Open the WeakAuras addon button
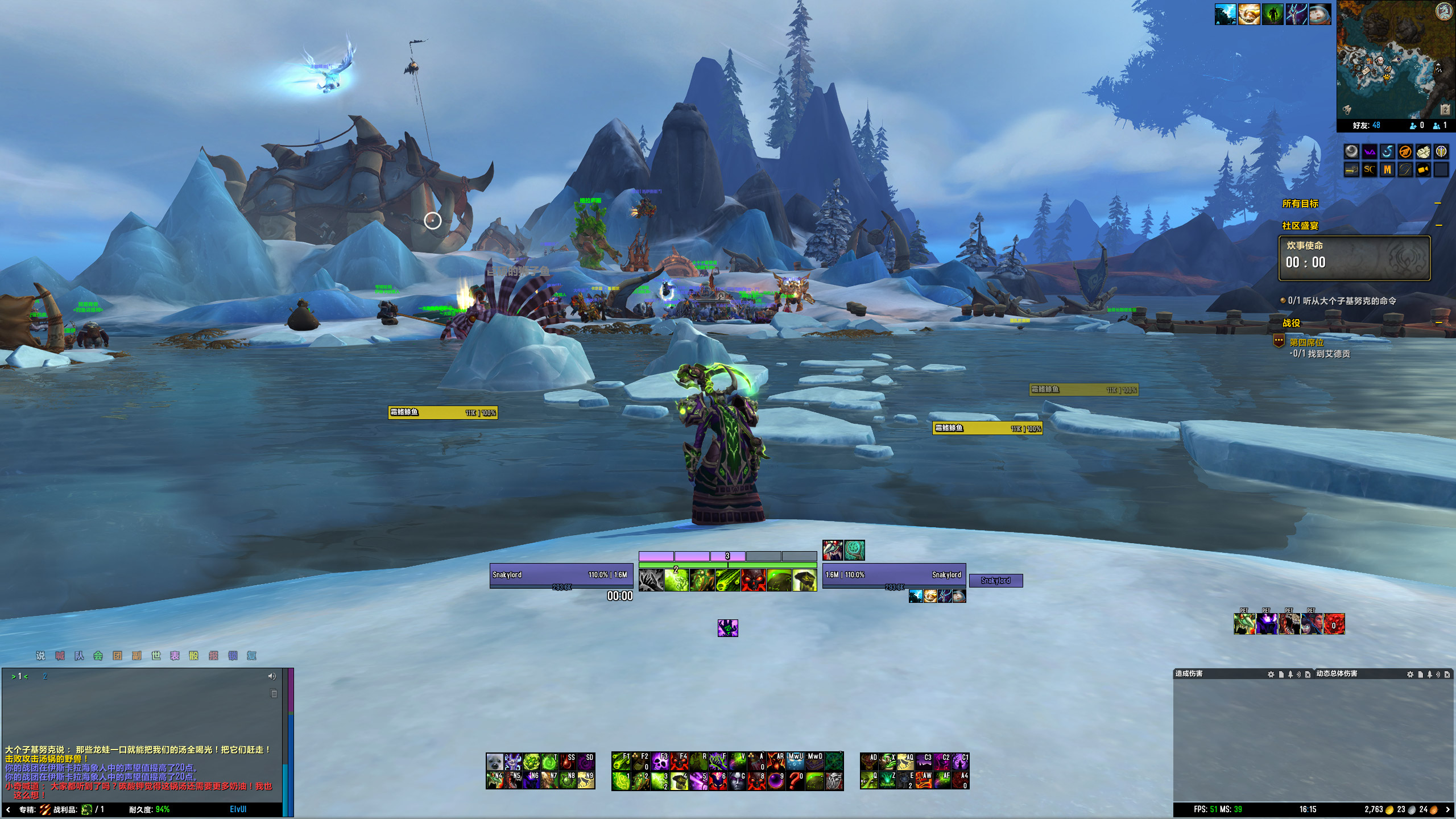The height and width of the screenshot is (819, 1456). (x=1370, y=152)
